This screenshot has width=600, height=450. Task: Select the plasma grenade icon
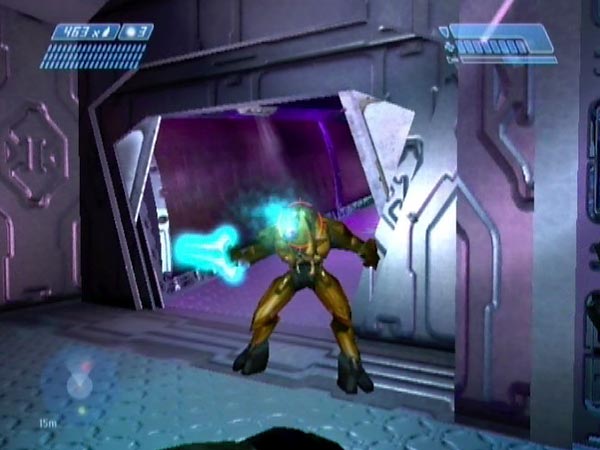point(130,33)
